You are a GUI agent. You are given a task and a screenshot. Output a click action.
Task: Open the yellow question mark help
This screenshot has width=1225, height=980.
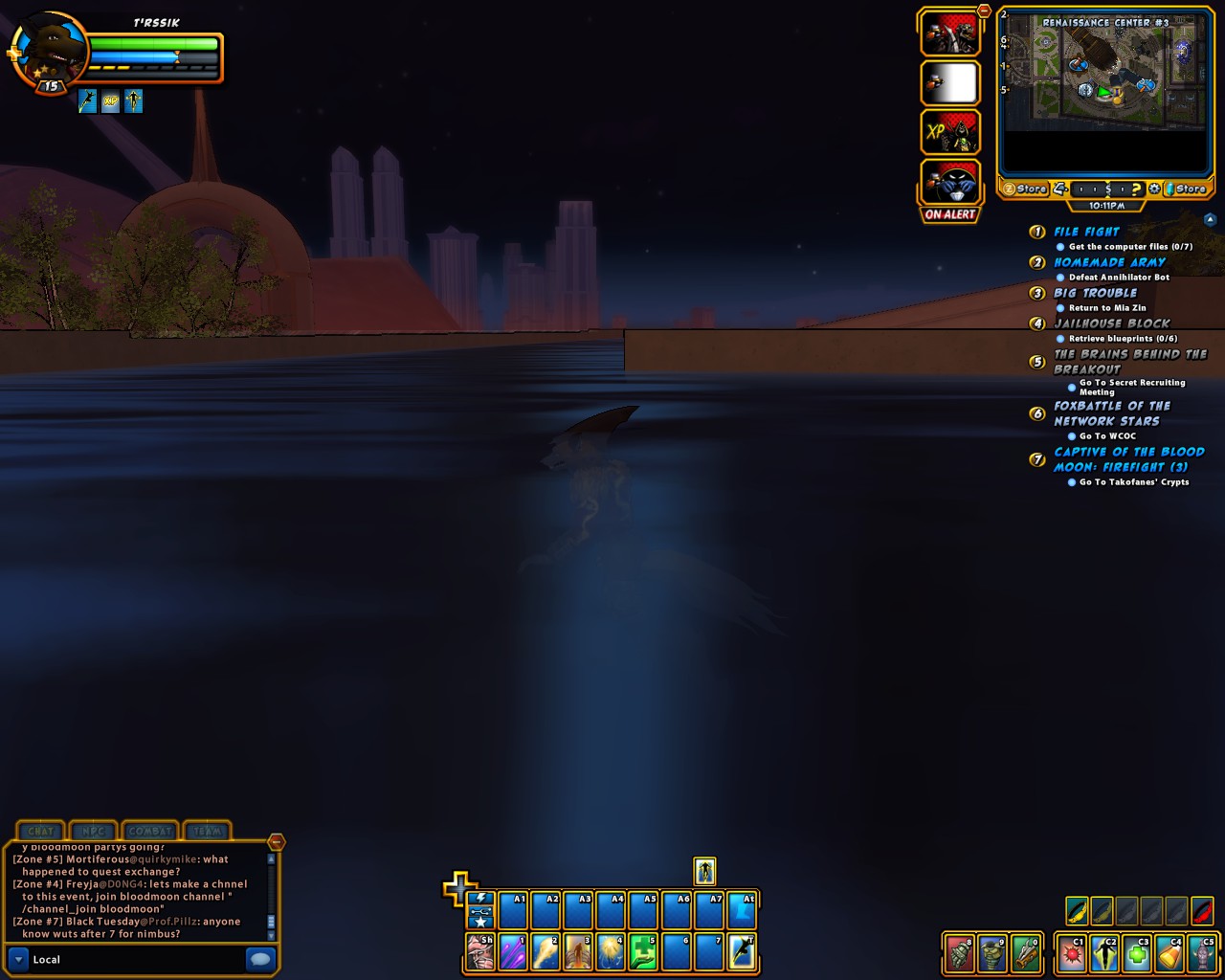coord(1136,189)
